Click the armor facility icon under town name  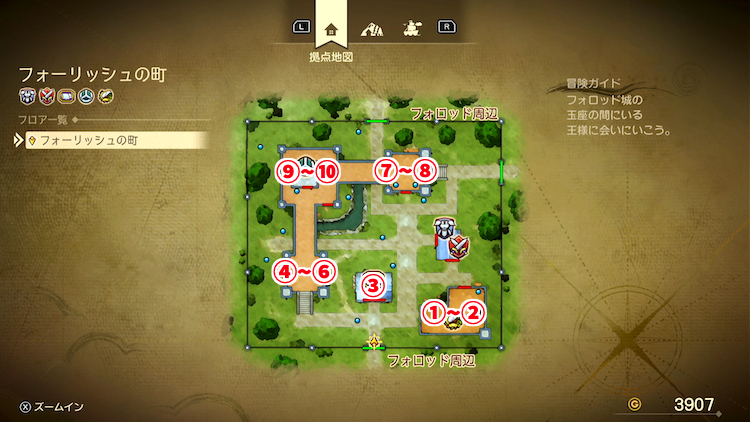(27, 96)
